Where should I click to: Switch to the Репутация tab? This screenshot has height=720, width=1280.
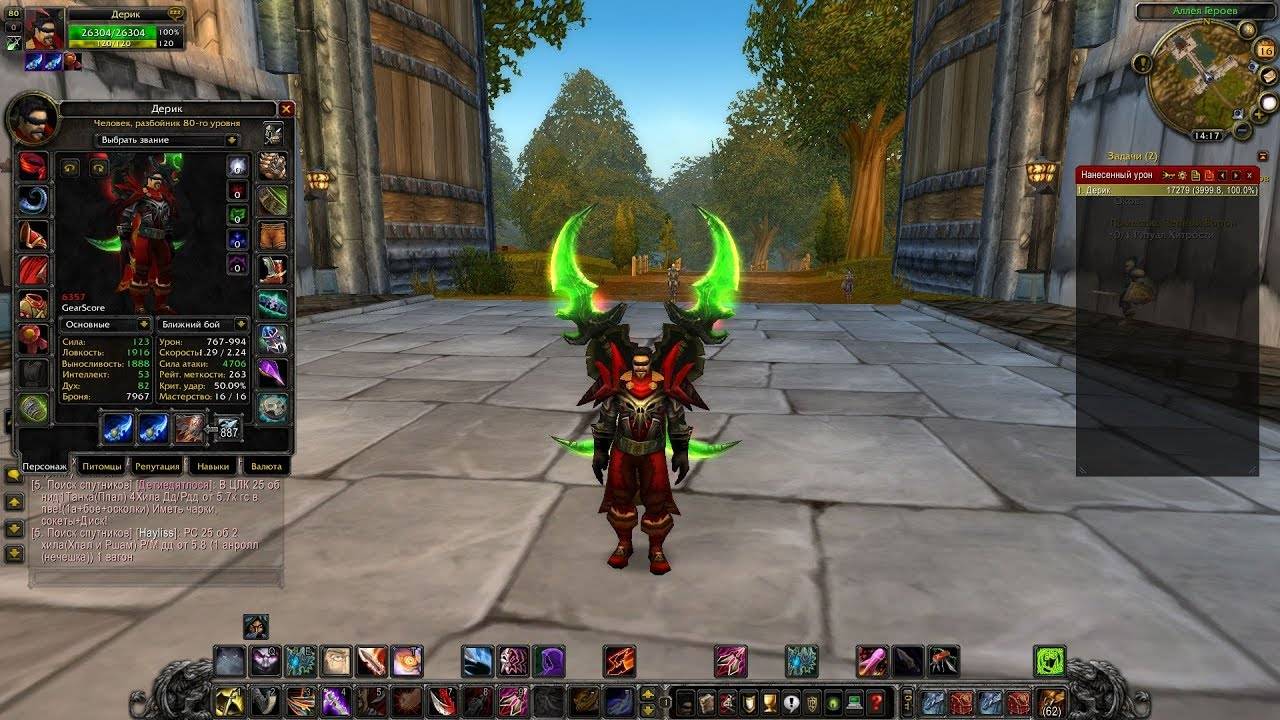coord(157,466)
